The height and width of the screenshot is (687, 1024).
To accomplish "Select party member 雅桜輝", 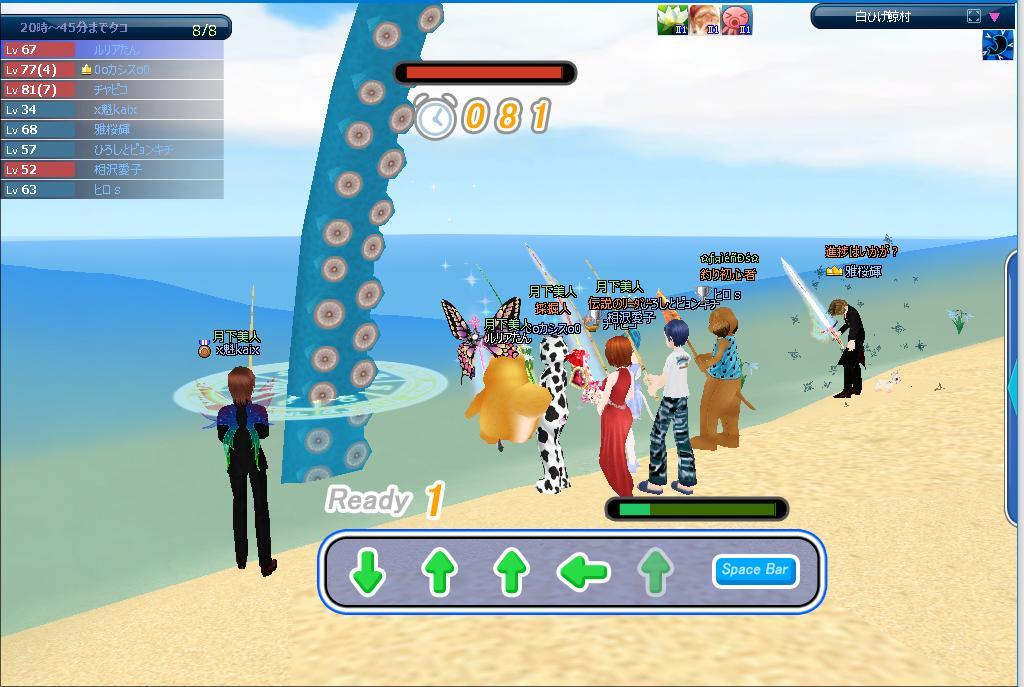I will (112, 130).
